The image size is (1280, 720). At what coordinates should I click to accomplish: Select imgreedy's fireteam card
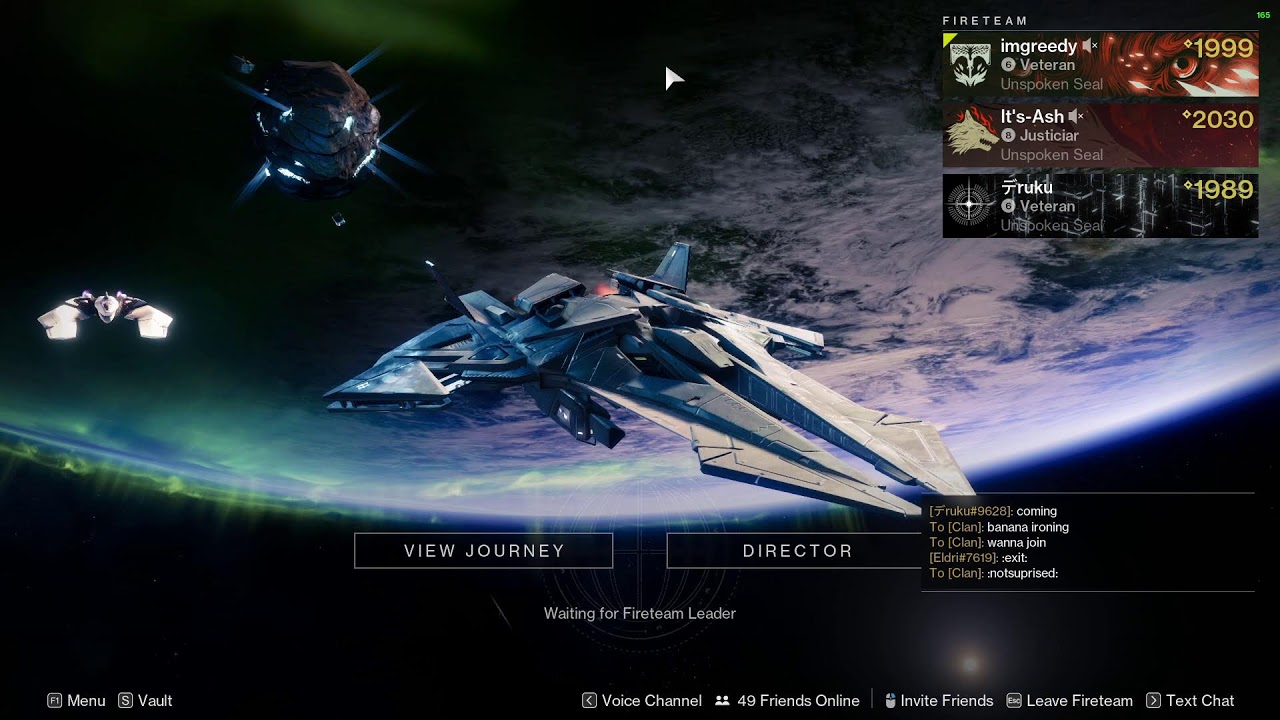click(1100, 65)
